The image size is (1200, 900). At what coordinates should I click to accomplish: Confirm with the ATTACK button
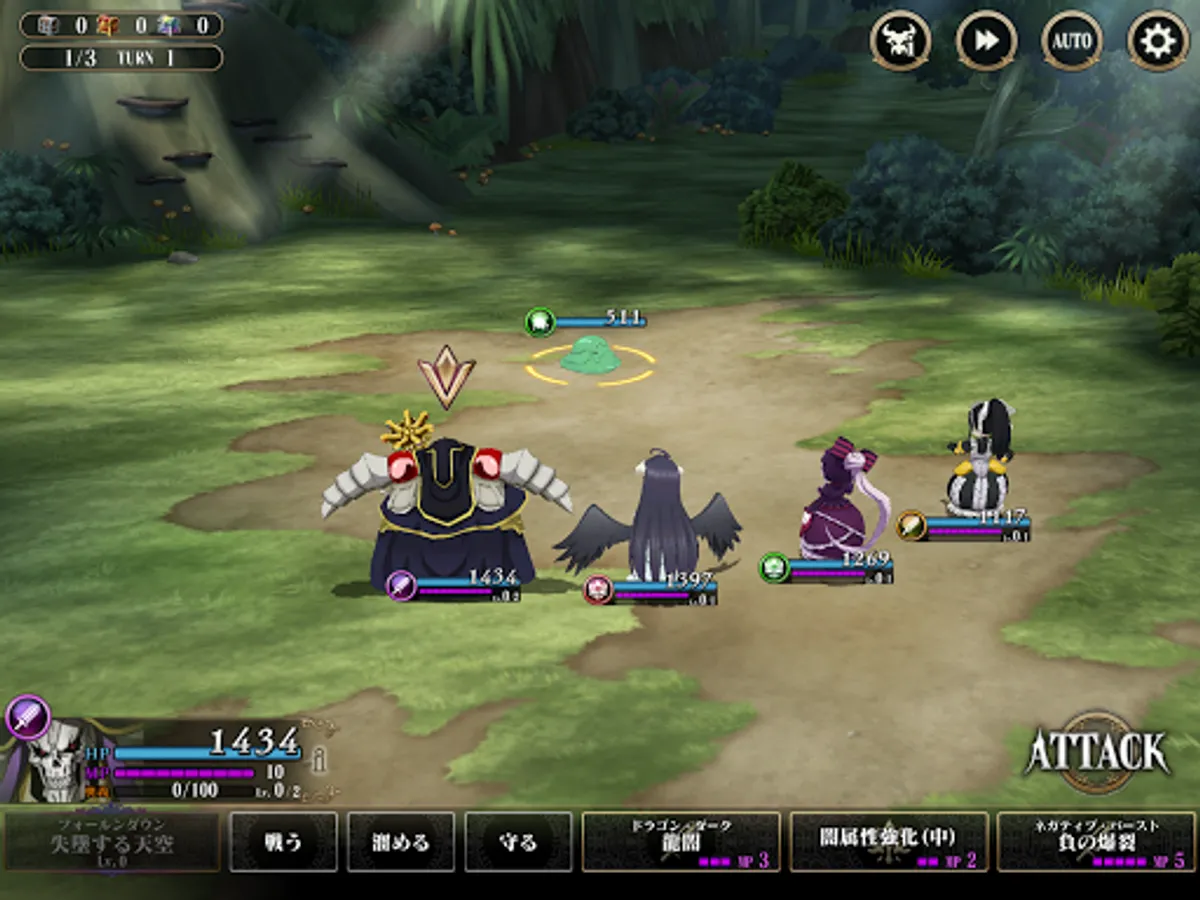(1097, 752)
